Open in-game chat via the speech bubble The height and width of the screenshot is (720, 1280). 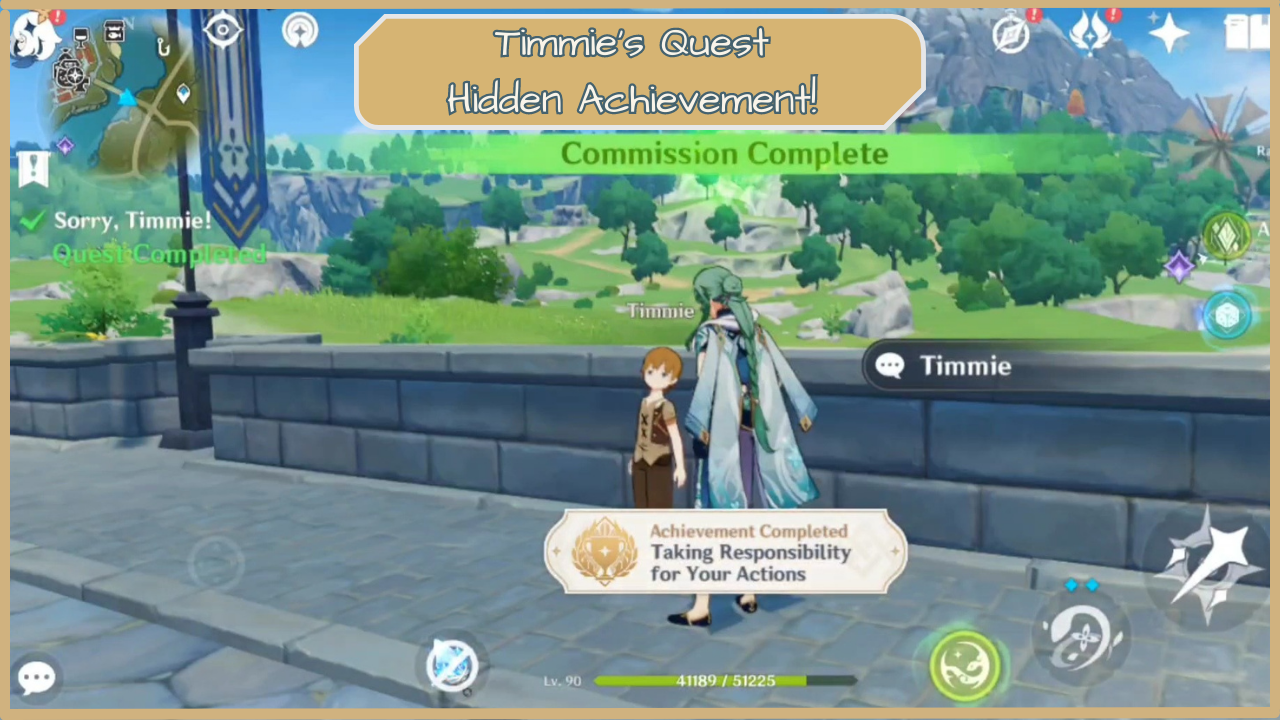tap(35, 678)
